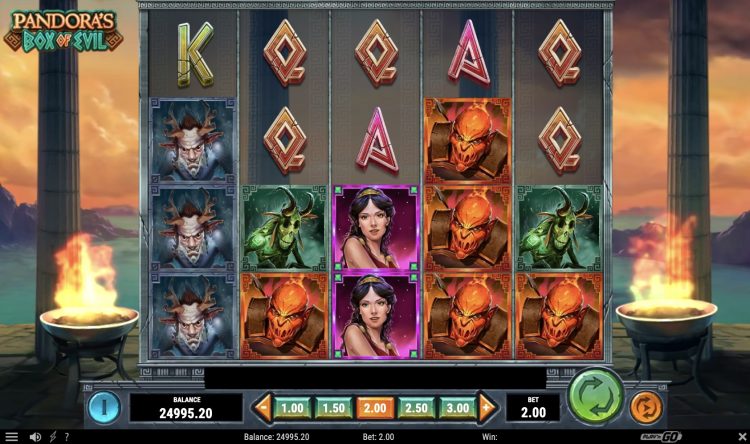Open the blue paytable info button
The image size is (750, 444).
pos(104,406)
